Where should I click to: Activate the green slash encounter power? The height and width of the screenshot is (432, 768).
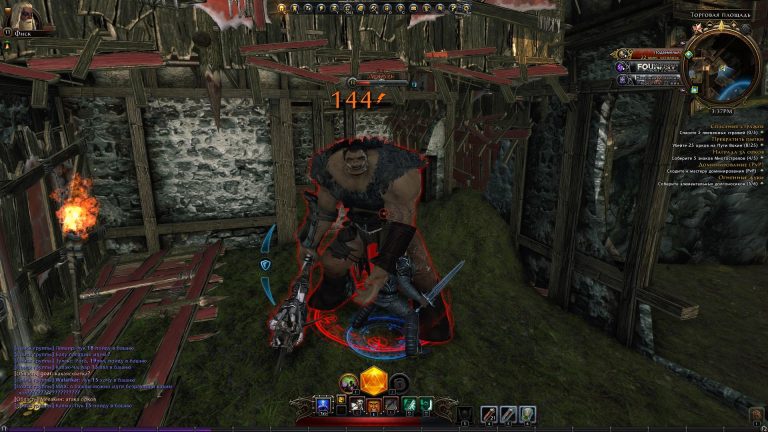407,406
